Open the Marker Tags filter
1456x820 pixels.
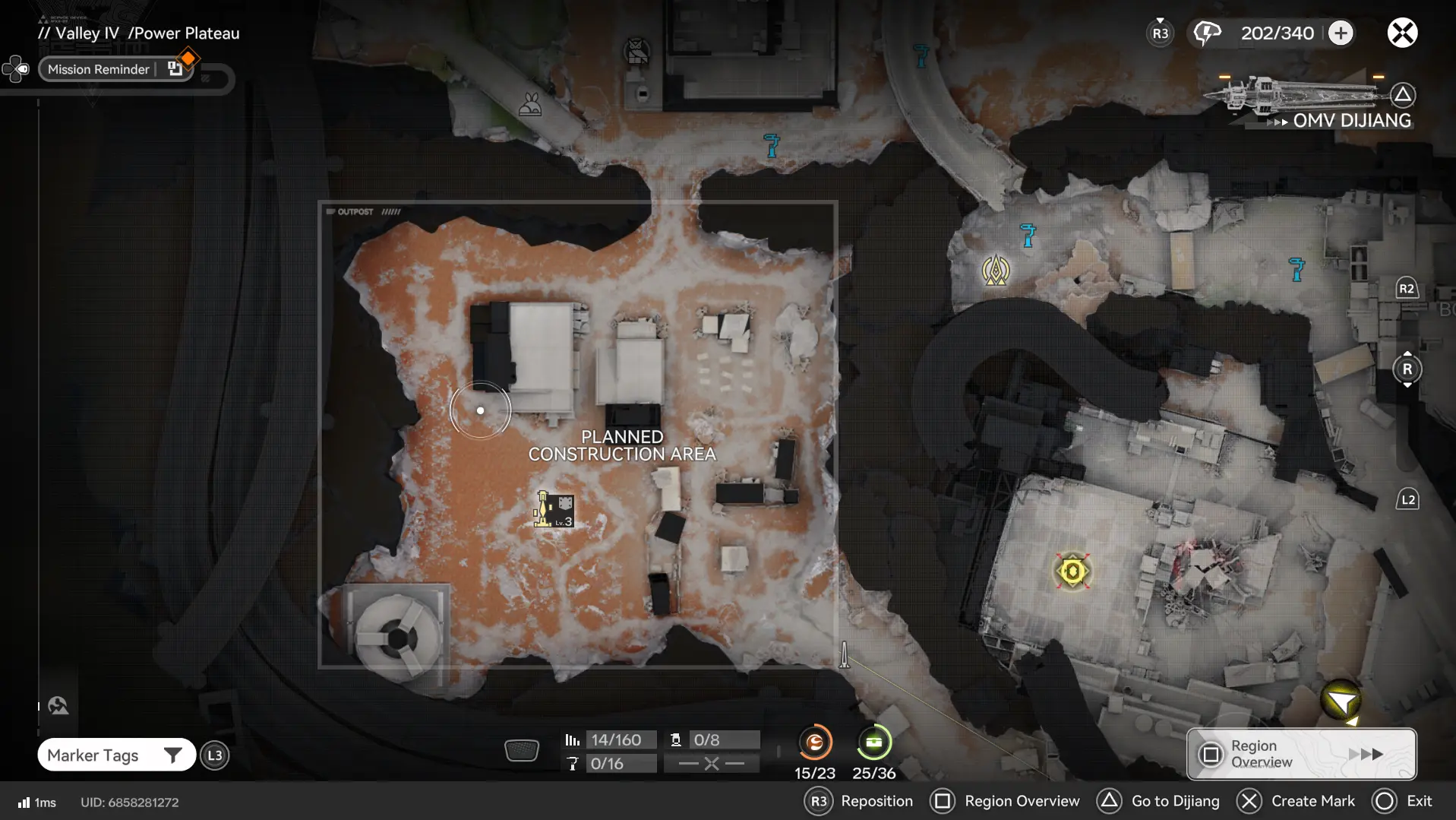(116, 755)
